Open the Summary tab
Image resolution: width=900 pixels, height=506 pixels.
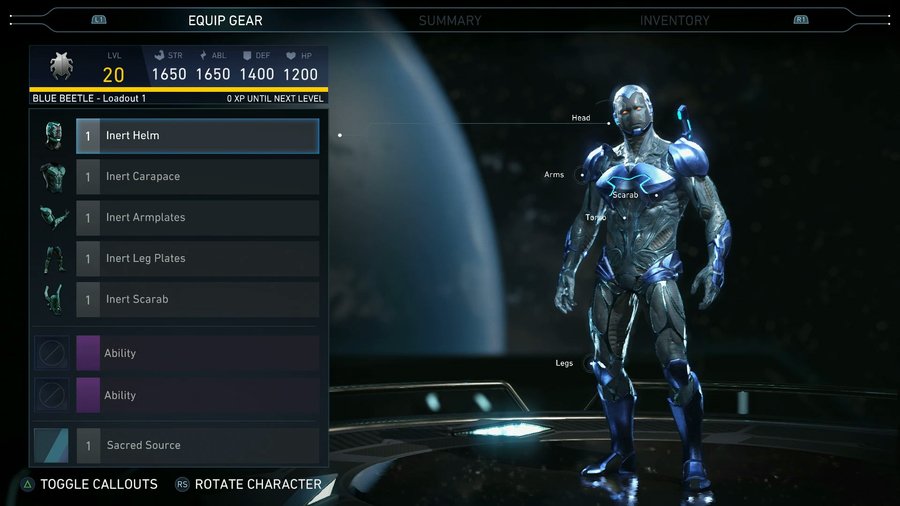pyautogui.click(x=450, y=20)
